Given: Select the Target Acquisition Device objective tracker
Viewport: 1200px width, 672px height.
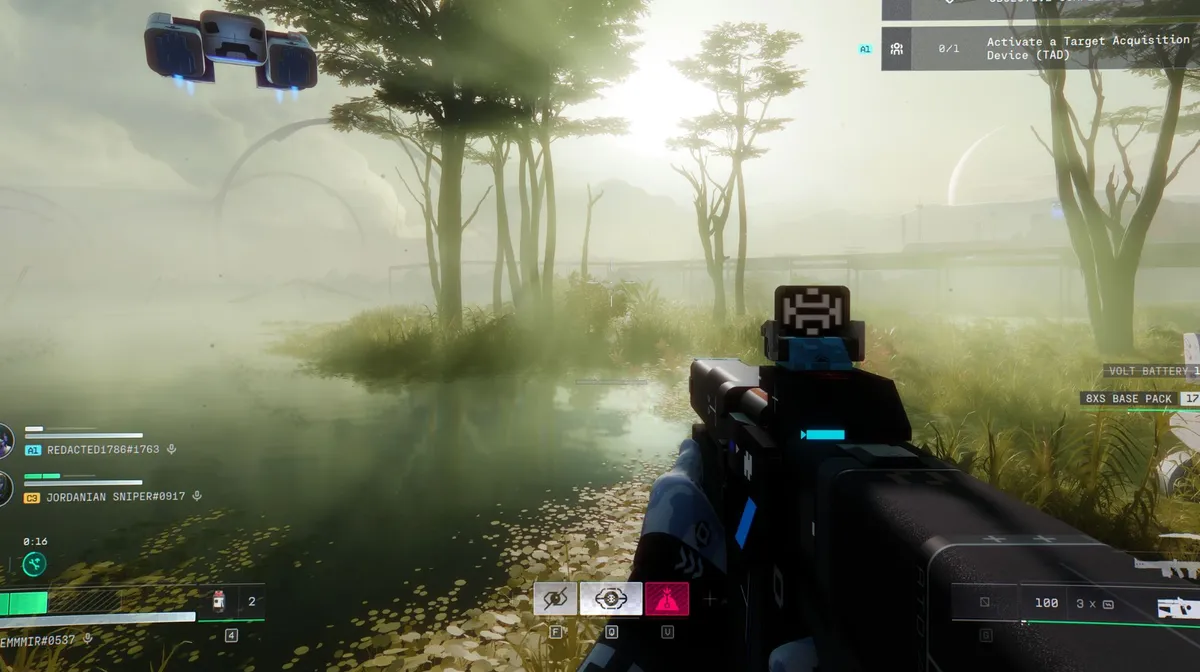Looking at the screenshot, I should 1040,48.
